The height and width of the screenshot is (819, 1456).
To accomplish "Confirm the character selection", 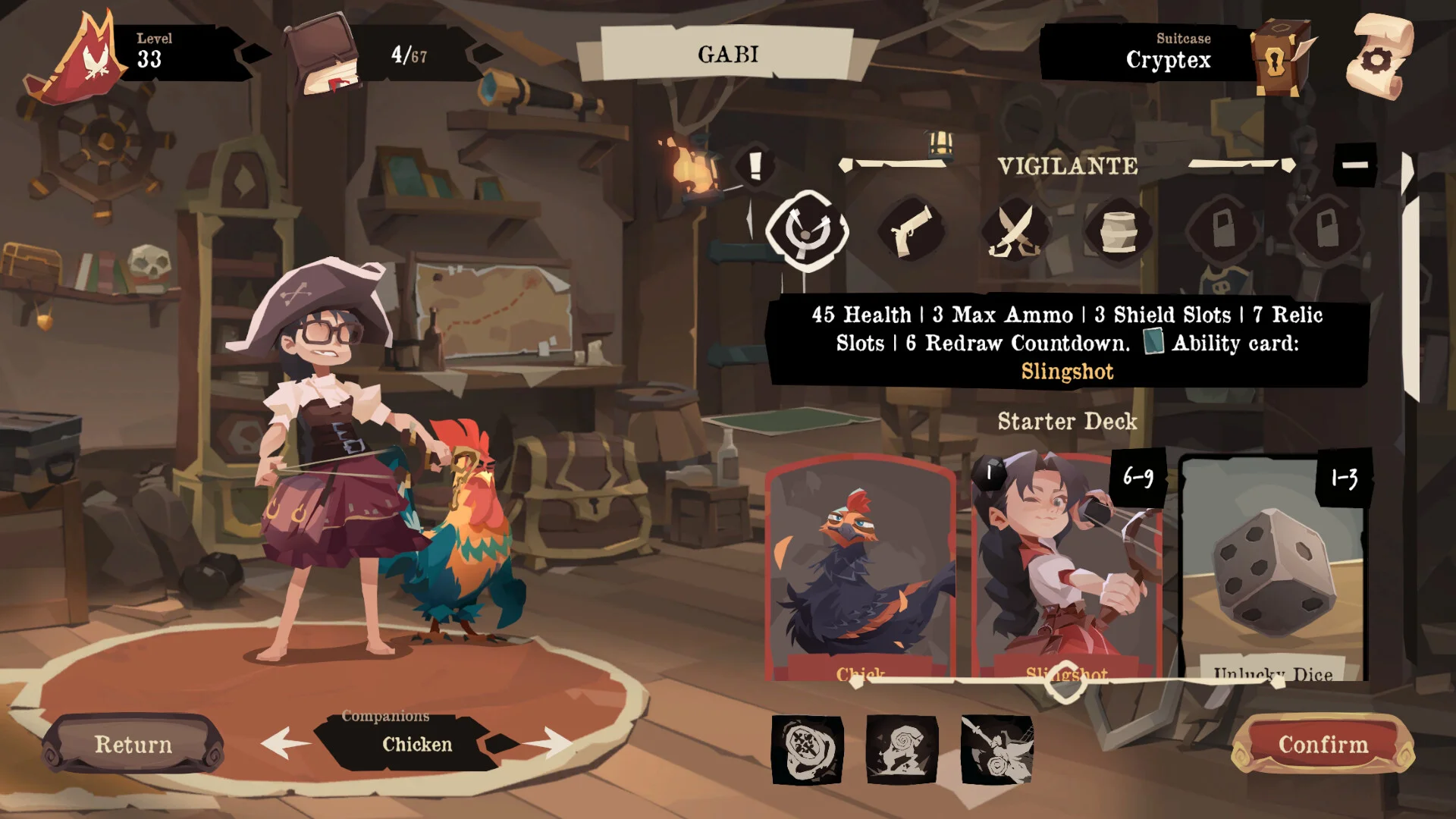I will coord(1323,745).
